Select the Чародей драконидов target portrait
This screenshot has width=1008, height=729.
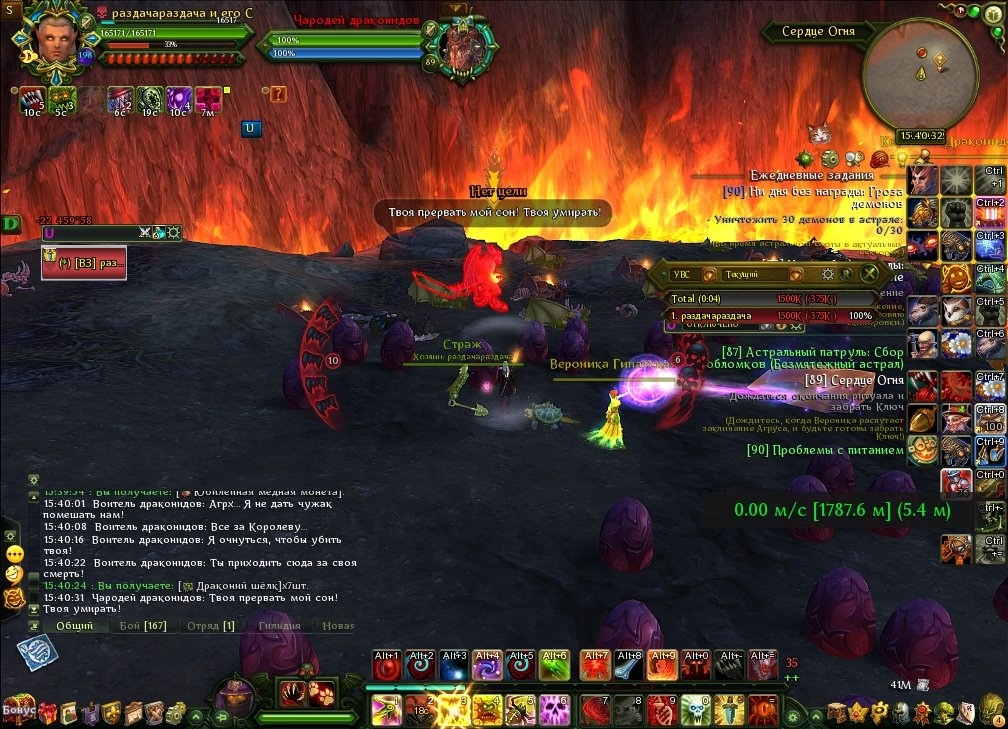pos(462,45)
